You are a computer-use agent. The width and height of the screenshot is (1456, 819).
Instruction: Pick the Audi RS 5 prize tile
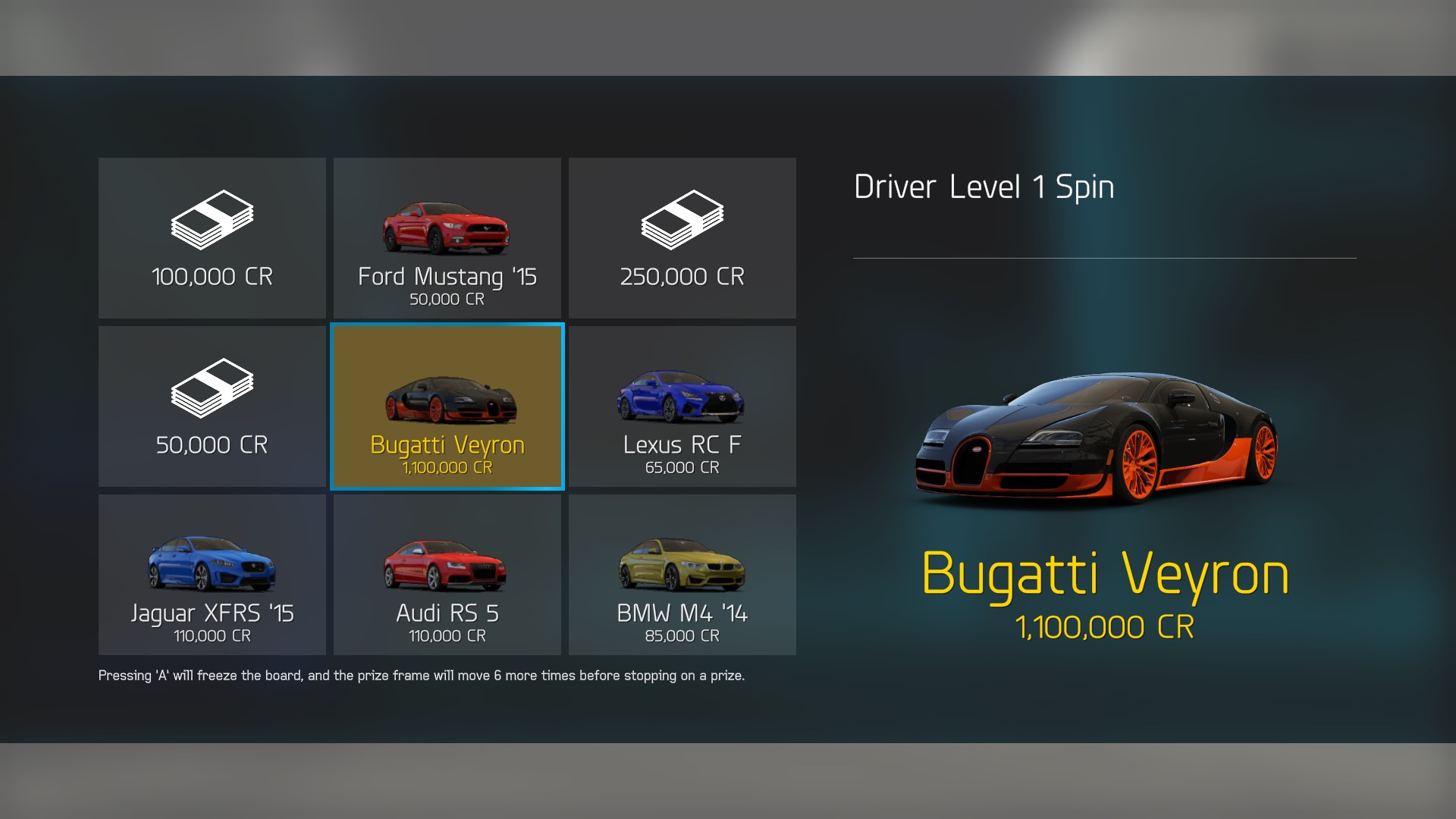pos(447,575)
